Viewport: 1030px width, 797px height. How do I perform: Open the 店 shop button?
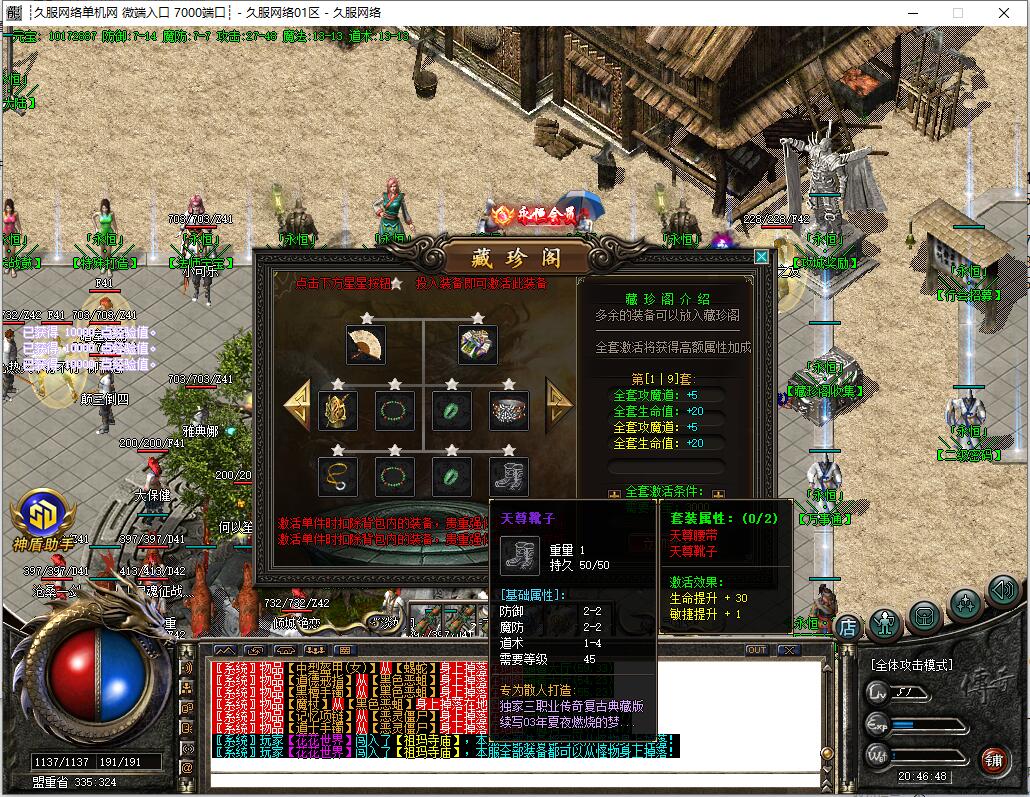point(847,628)
